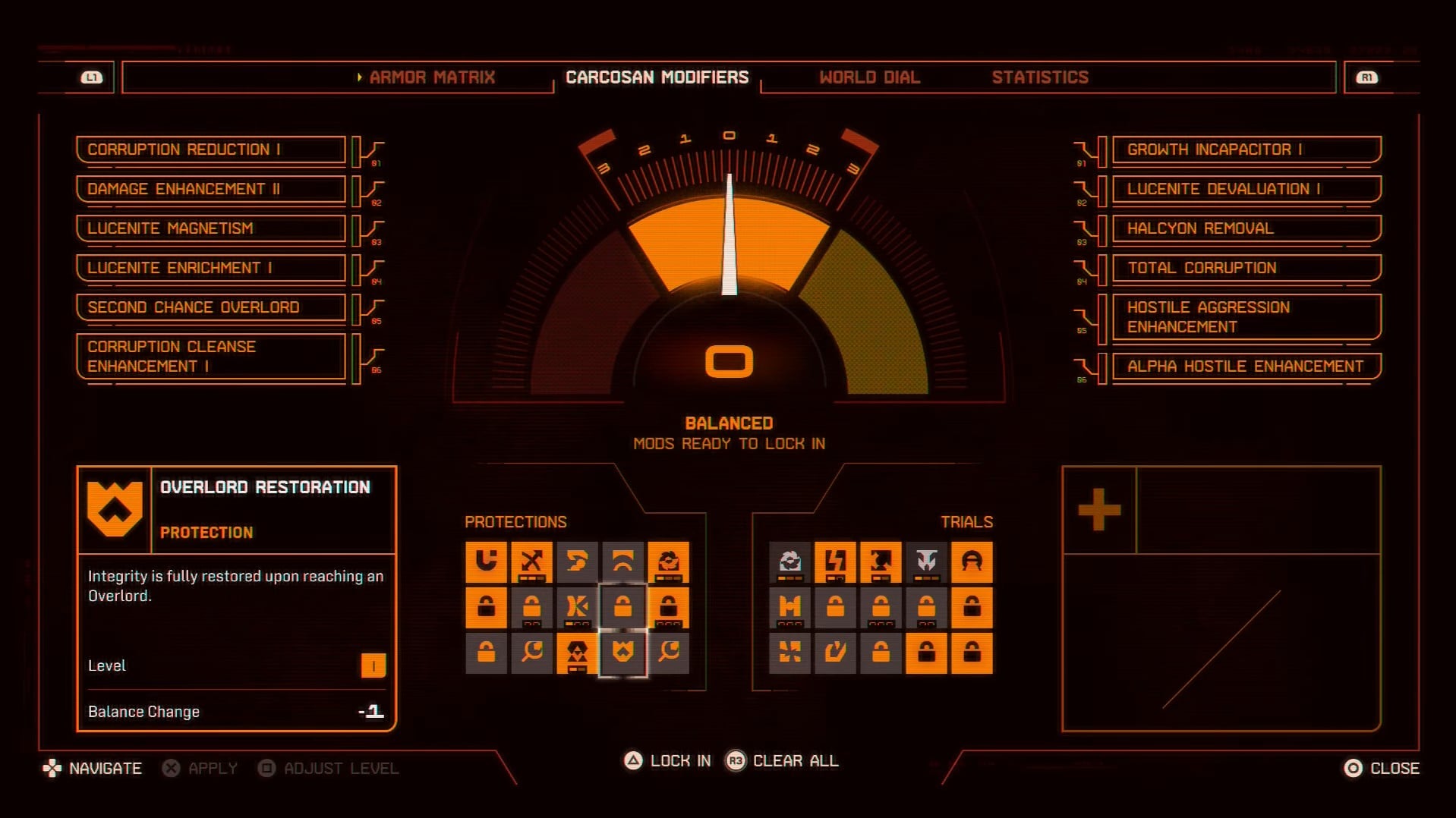Switch to the Armor Matrix tab
The width and height of the screenshot is (1456, 818).
(x=431, y=77)
